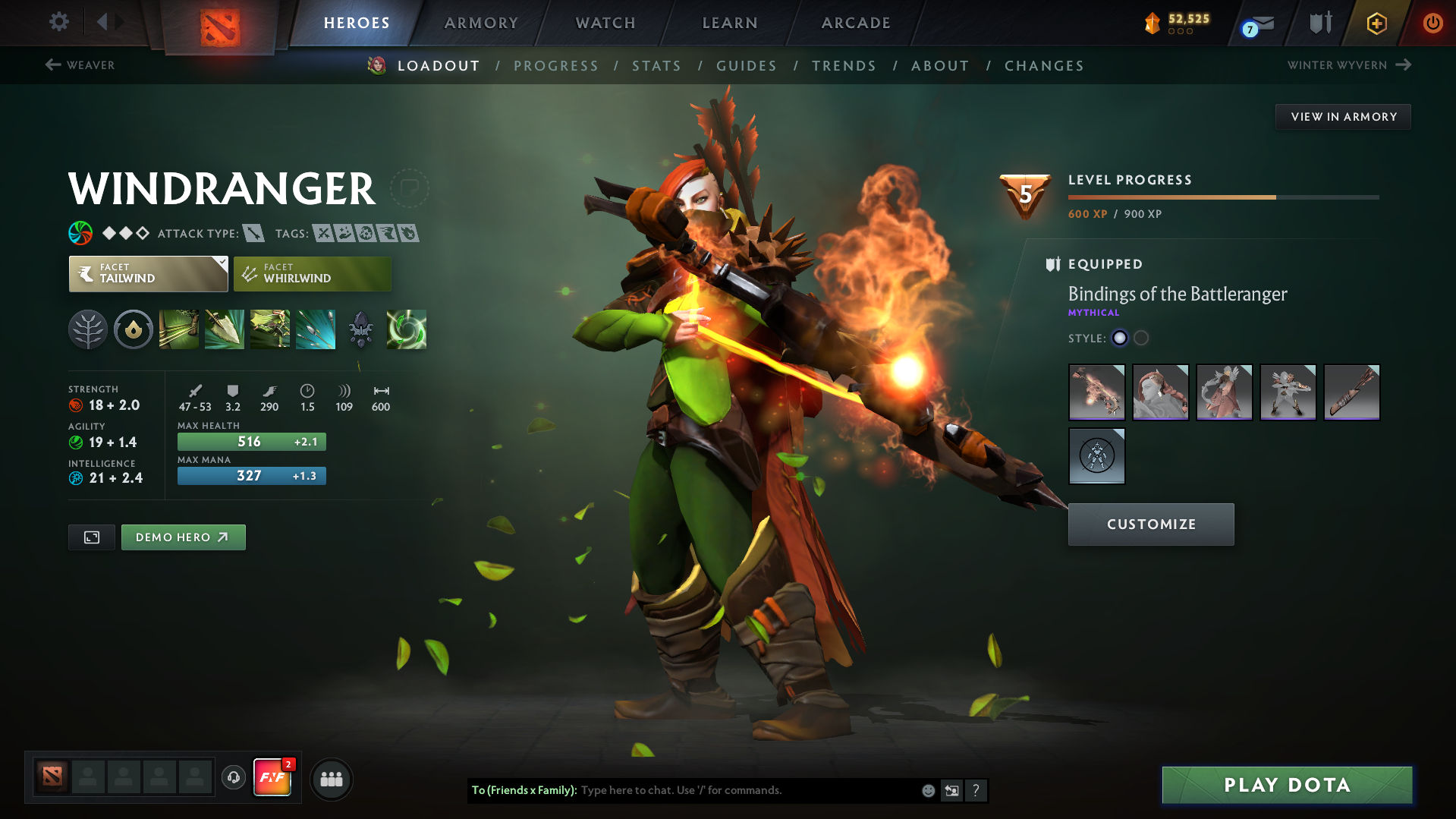This screenshot has width=1456, height=819.
Task: Select the Tailwind facet
Action: 148,274
